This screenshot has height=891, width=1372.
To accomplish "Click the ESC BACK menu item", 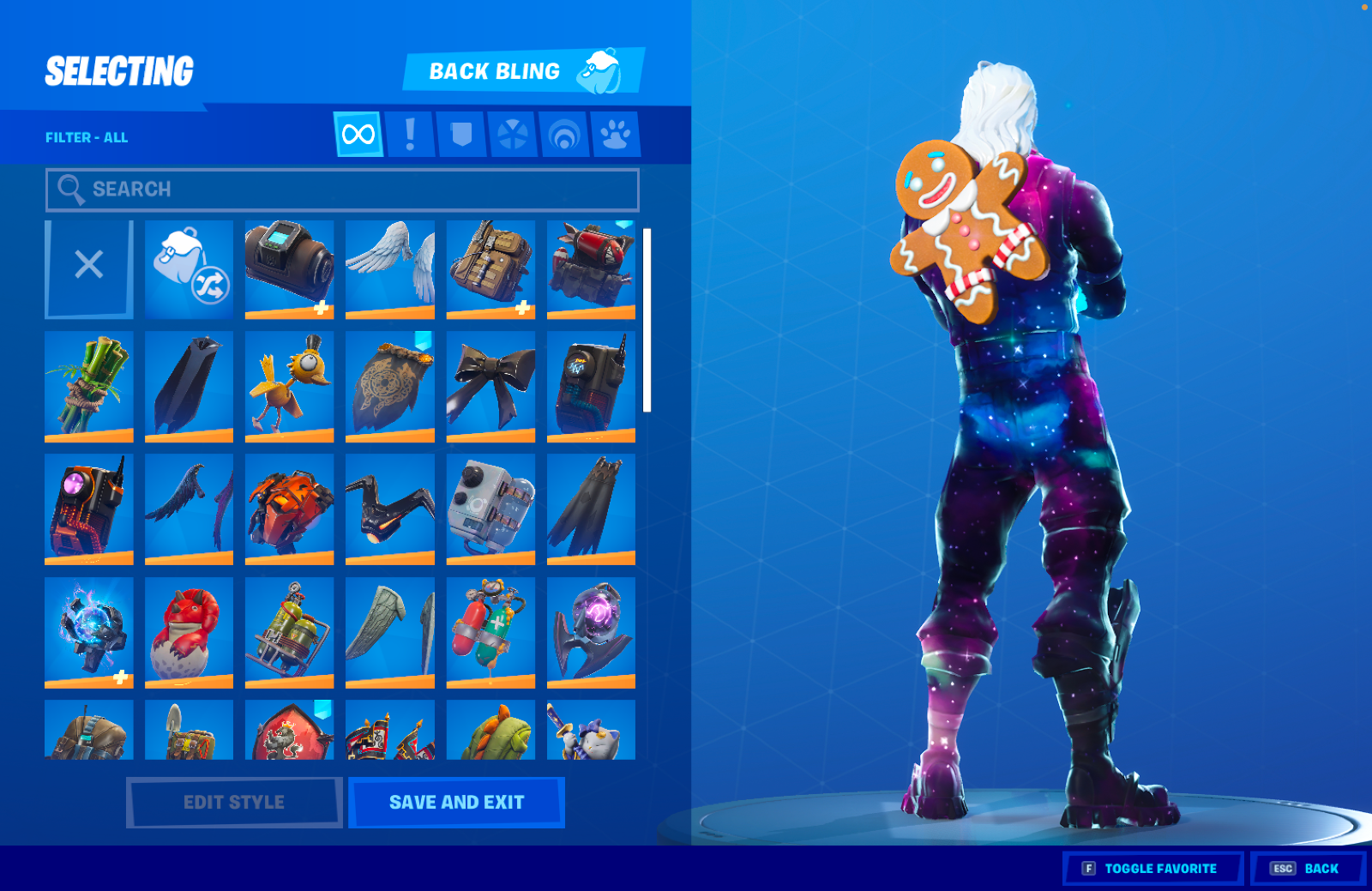I will point(1305,868).
